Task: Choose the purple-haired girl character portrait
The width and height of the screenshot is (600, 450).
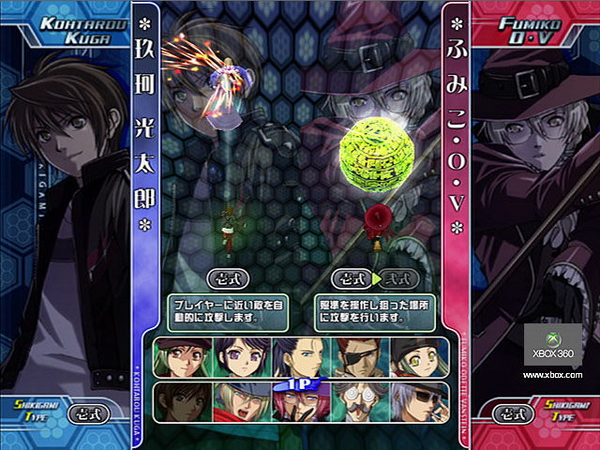Action: click(238, 357)
